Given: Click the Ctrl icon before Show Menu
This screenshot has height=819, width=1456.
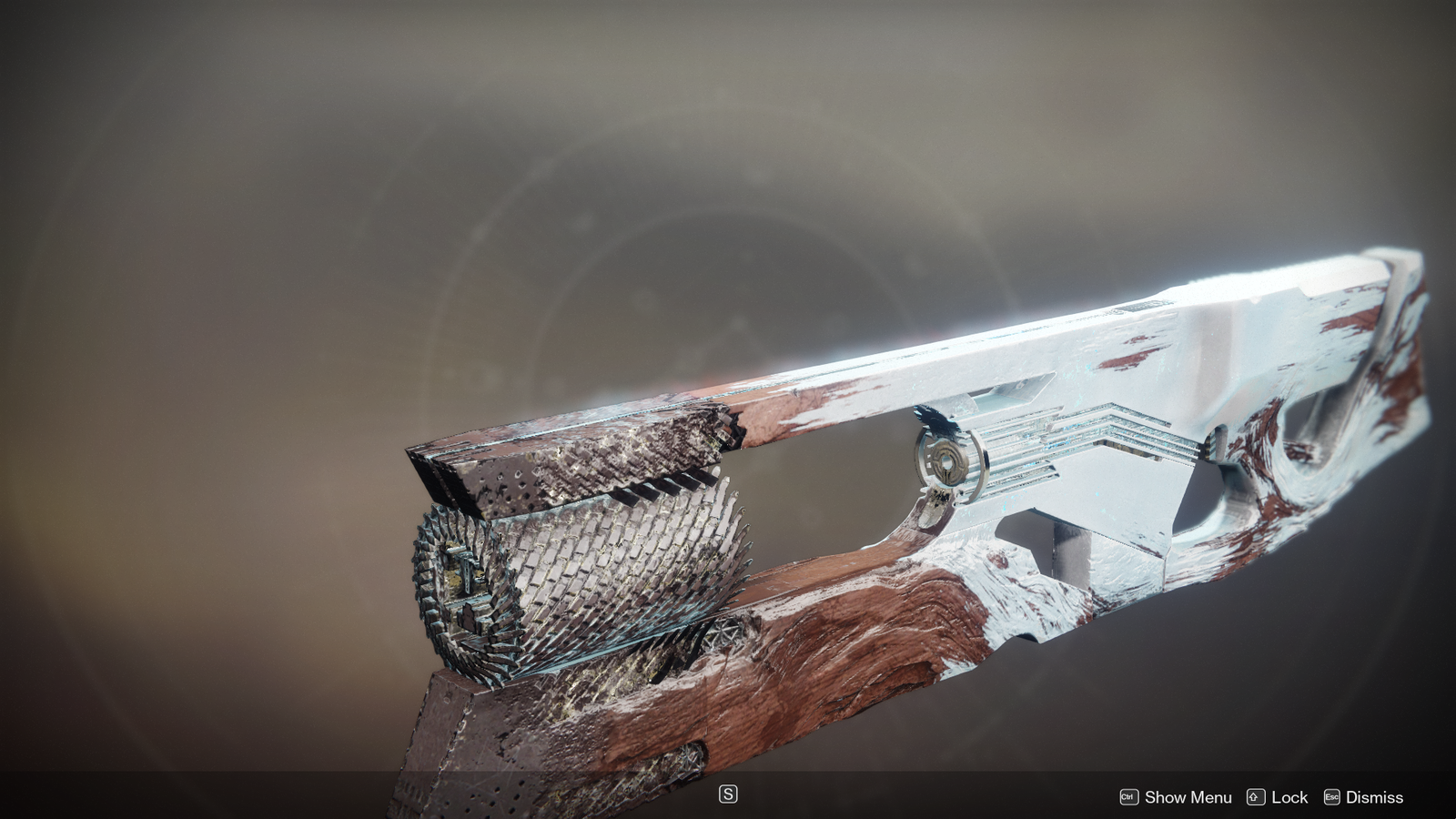Looking at the screenshot, I should [1127, 798].
